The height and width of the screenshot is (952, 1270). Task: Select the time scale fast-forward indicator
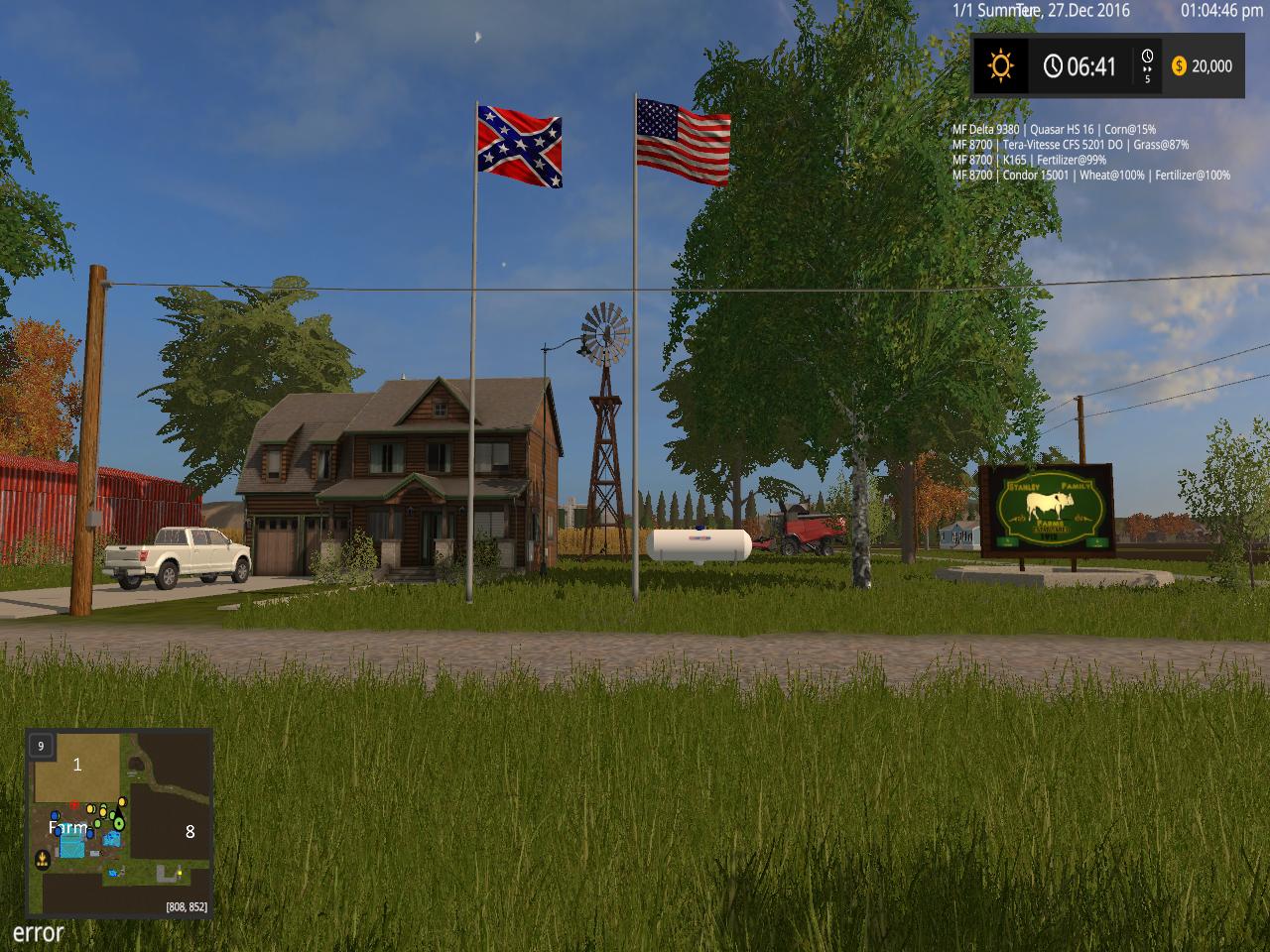click(x=1148, y=66)
